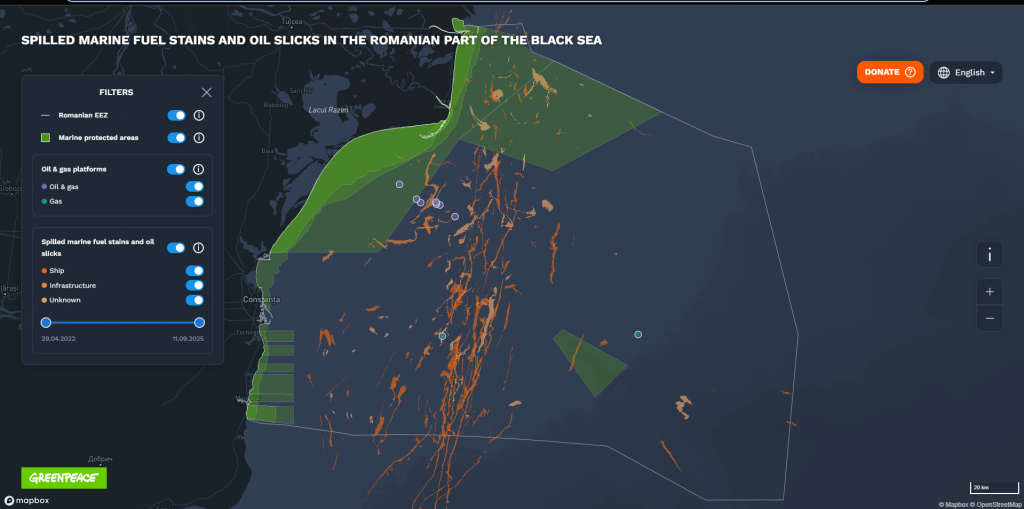Toggle spilled fuel stains and oil slicks group
This screenshot has width=1024, height=509.
pyautogui.click(x=176, y=247)
